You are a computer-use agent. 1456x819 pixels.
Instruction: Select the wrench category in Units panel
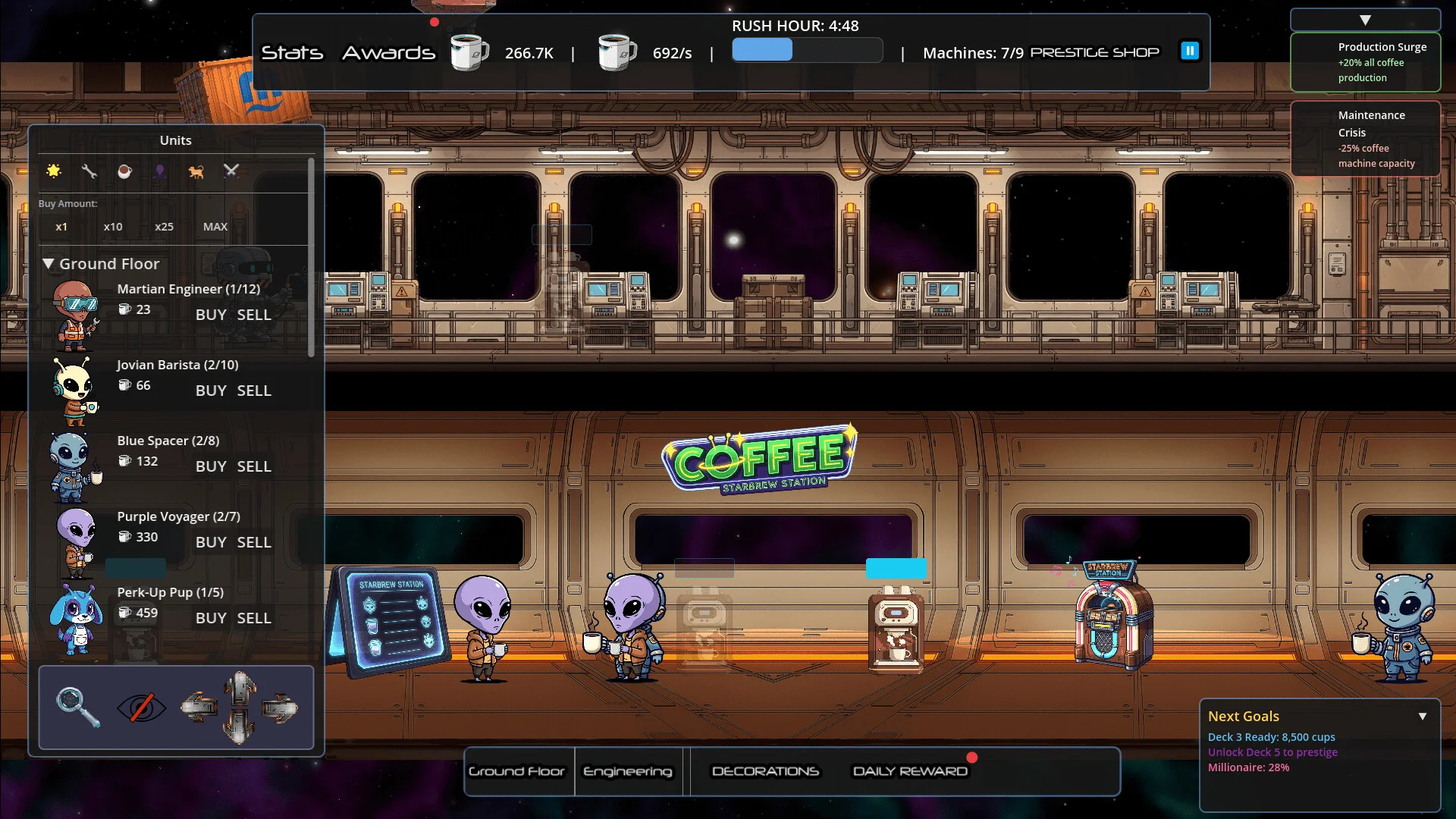[x=89, y=171]
